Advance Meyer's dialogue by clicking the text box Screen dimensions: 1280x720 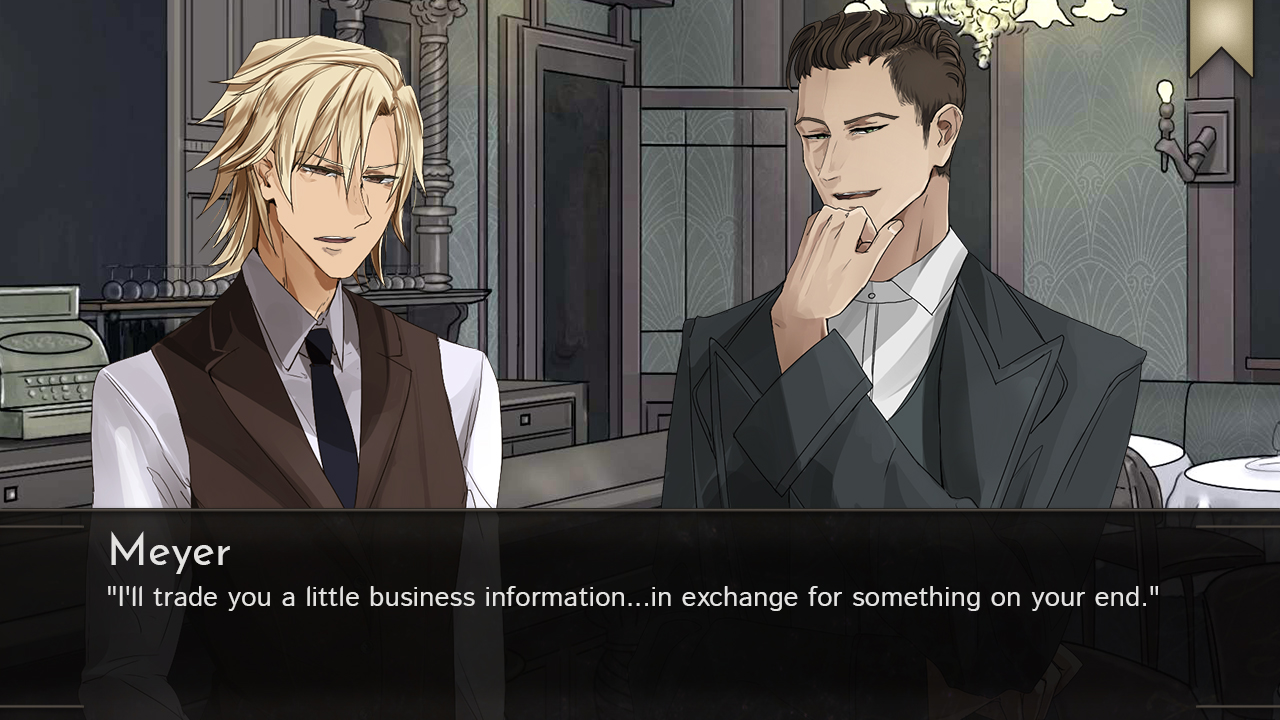click(640, 610)
